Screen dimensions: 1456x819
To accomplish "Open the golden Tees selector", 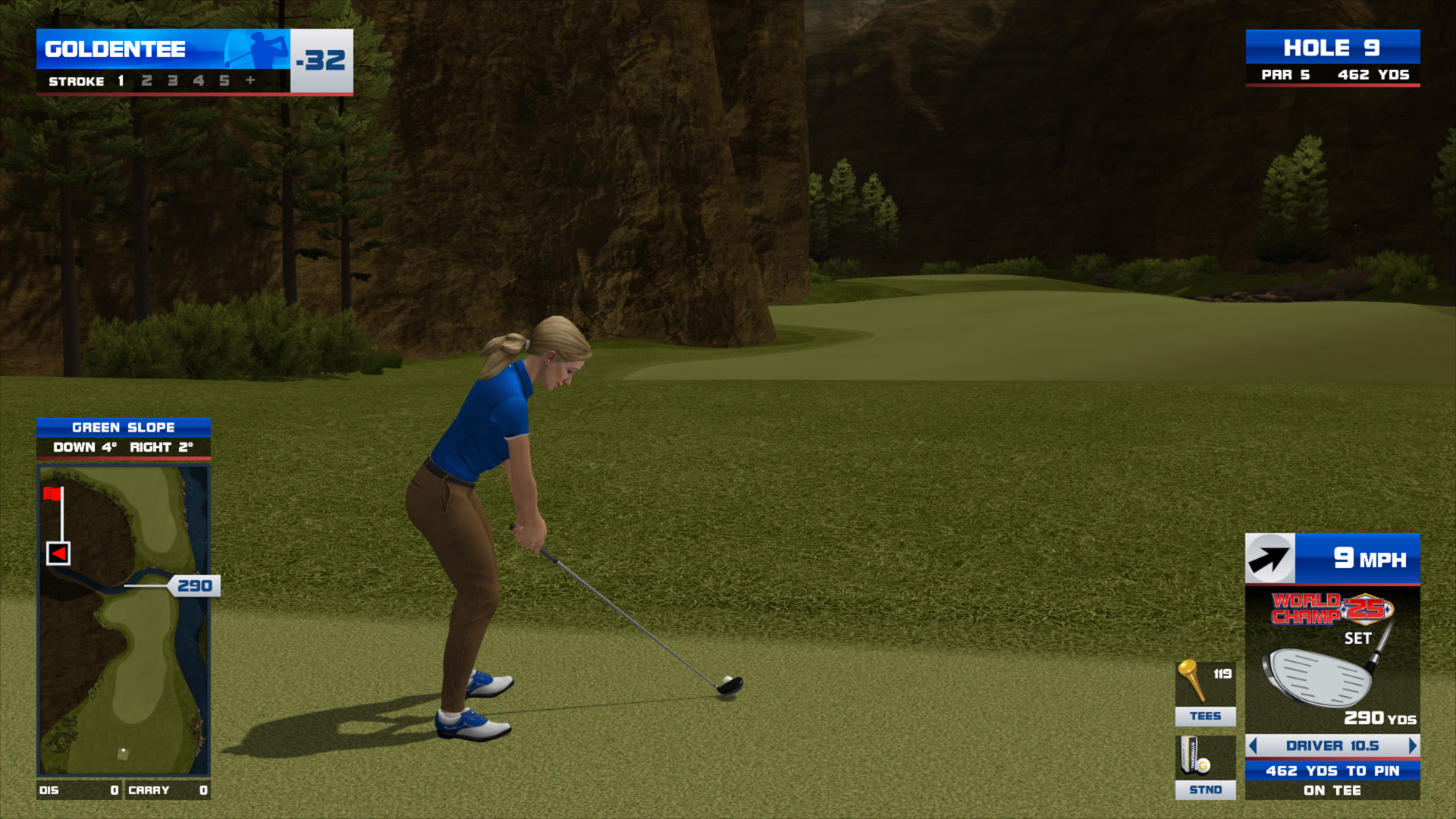I will [1205, 692].
